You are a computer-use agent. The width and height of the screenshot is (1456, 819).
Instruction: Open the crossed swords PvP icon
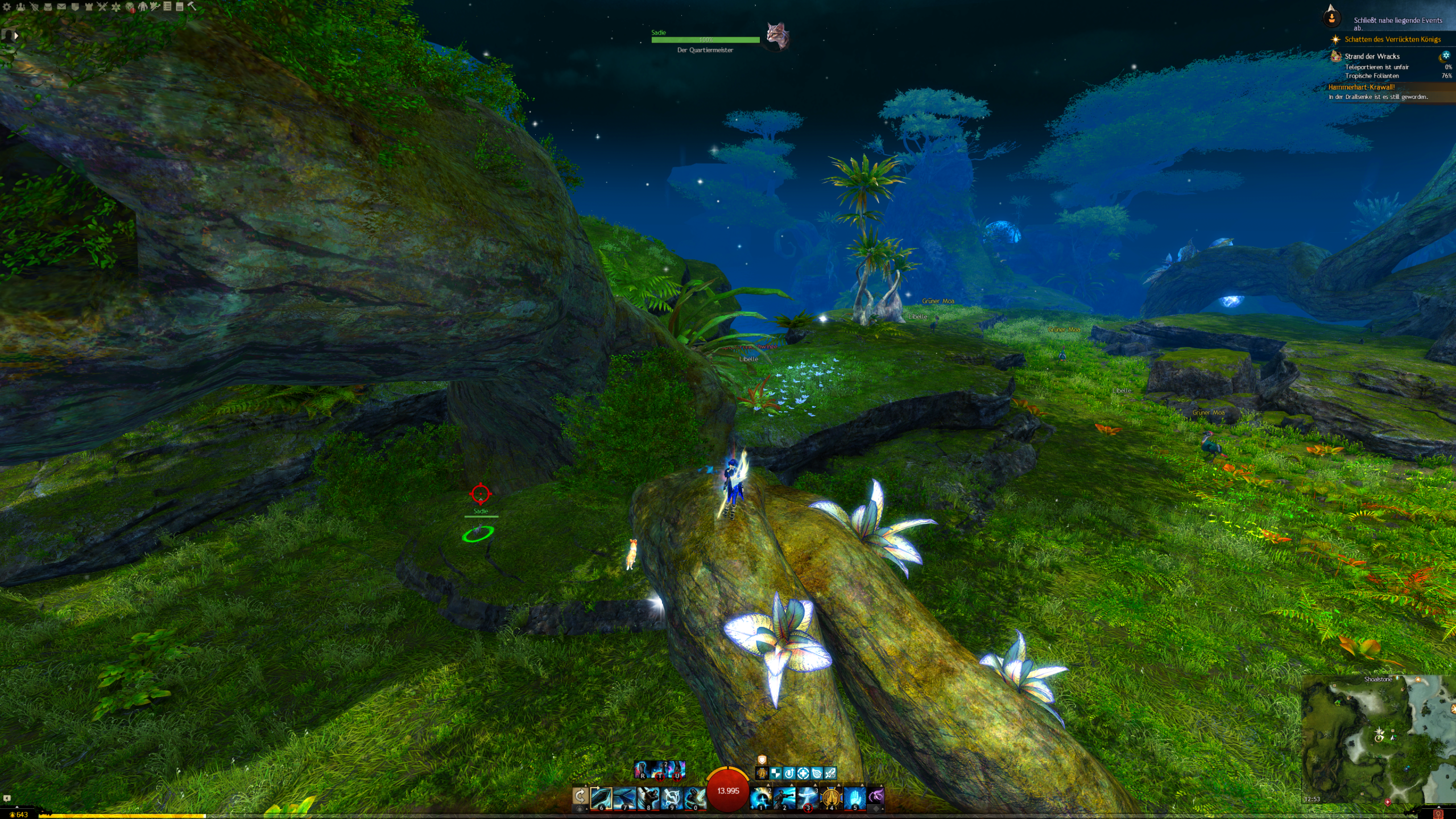tap(102, 7)
